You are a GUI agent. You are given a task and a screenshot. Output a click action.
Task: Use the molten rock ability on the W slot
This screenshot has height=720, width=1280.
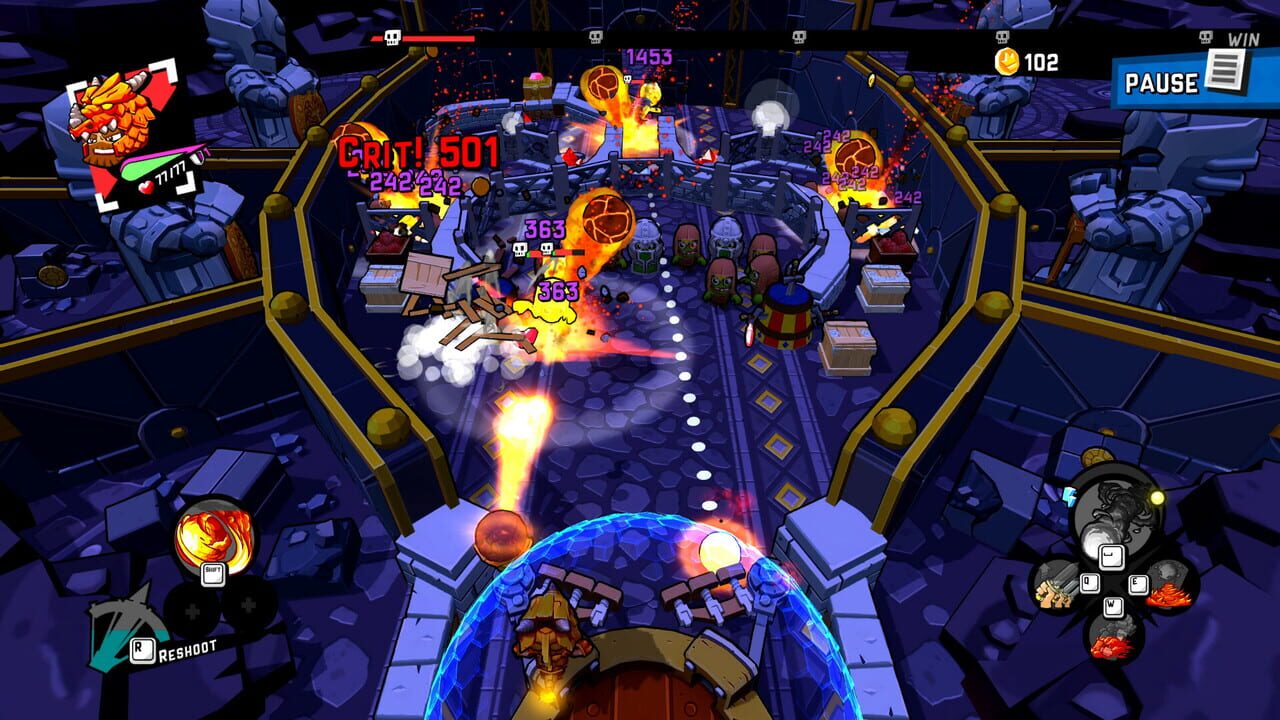click(1113, 640)
